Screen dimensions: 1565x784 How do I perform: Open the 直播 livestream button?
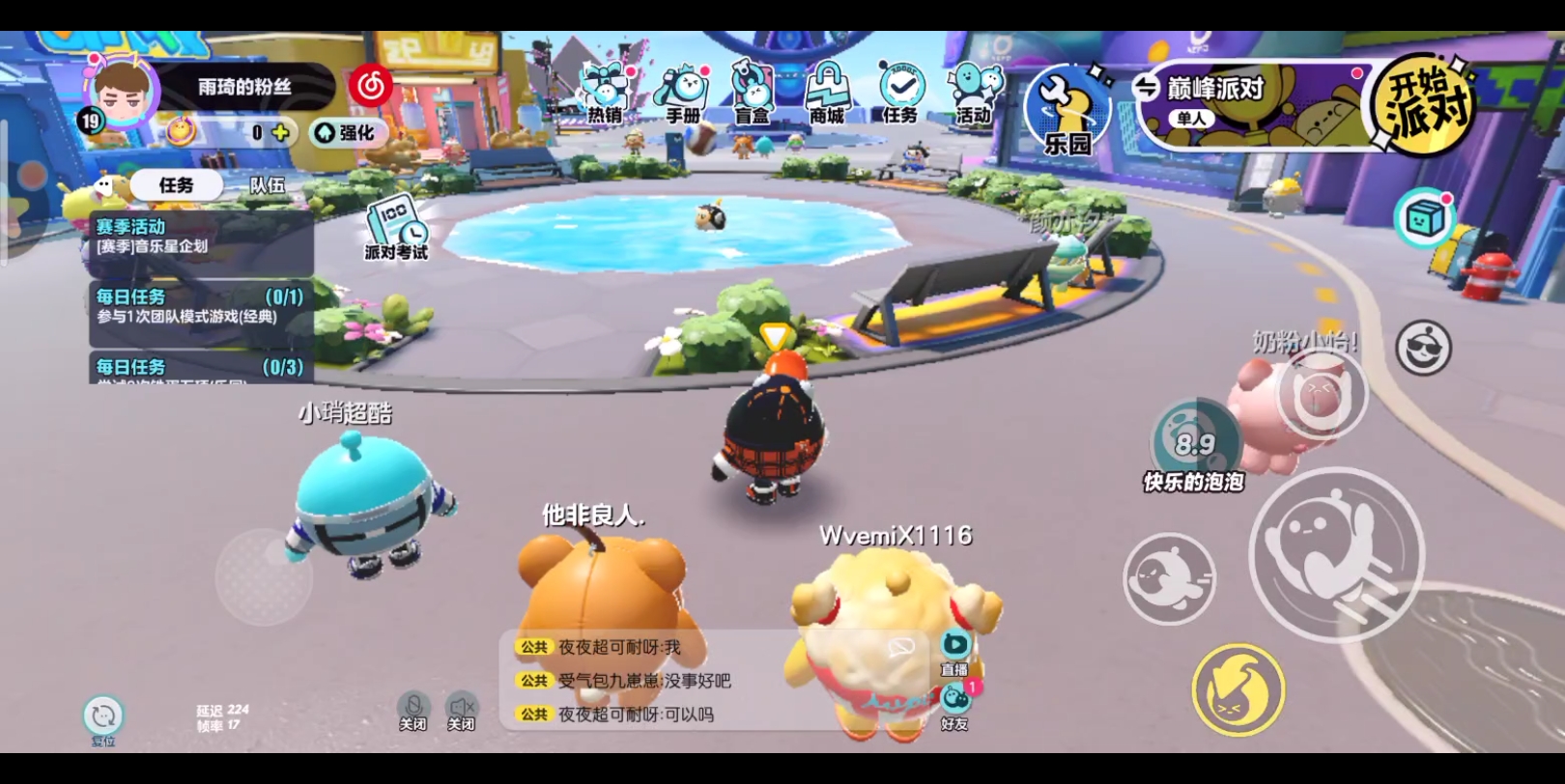tap(954, 652)
